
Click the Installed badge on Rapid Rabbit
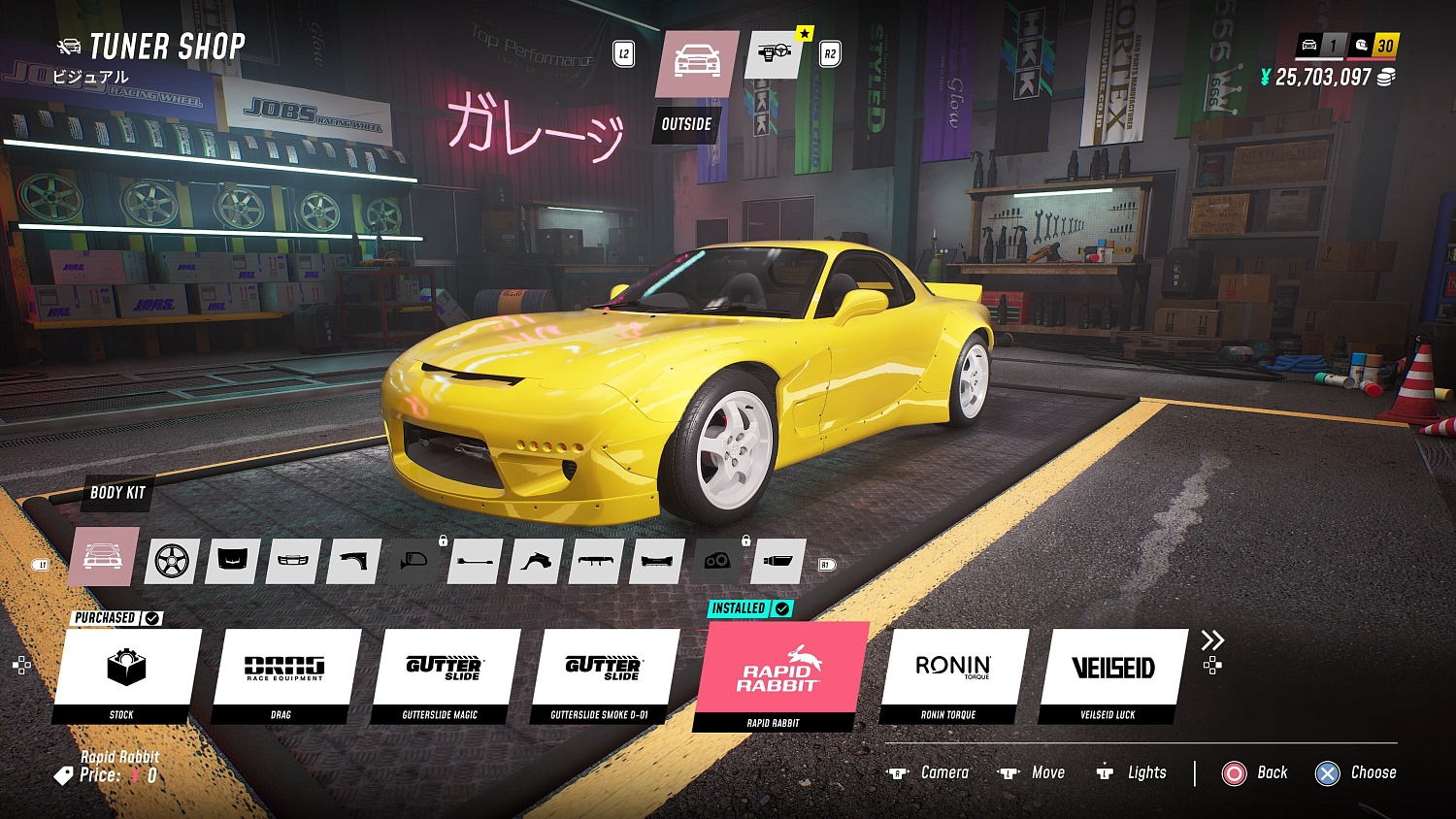pyautogui.click(x=747, y=608)
